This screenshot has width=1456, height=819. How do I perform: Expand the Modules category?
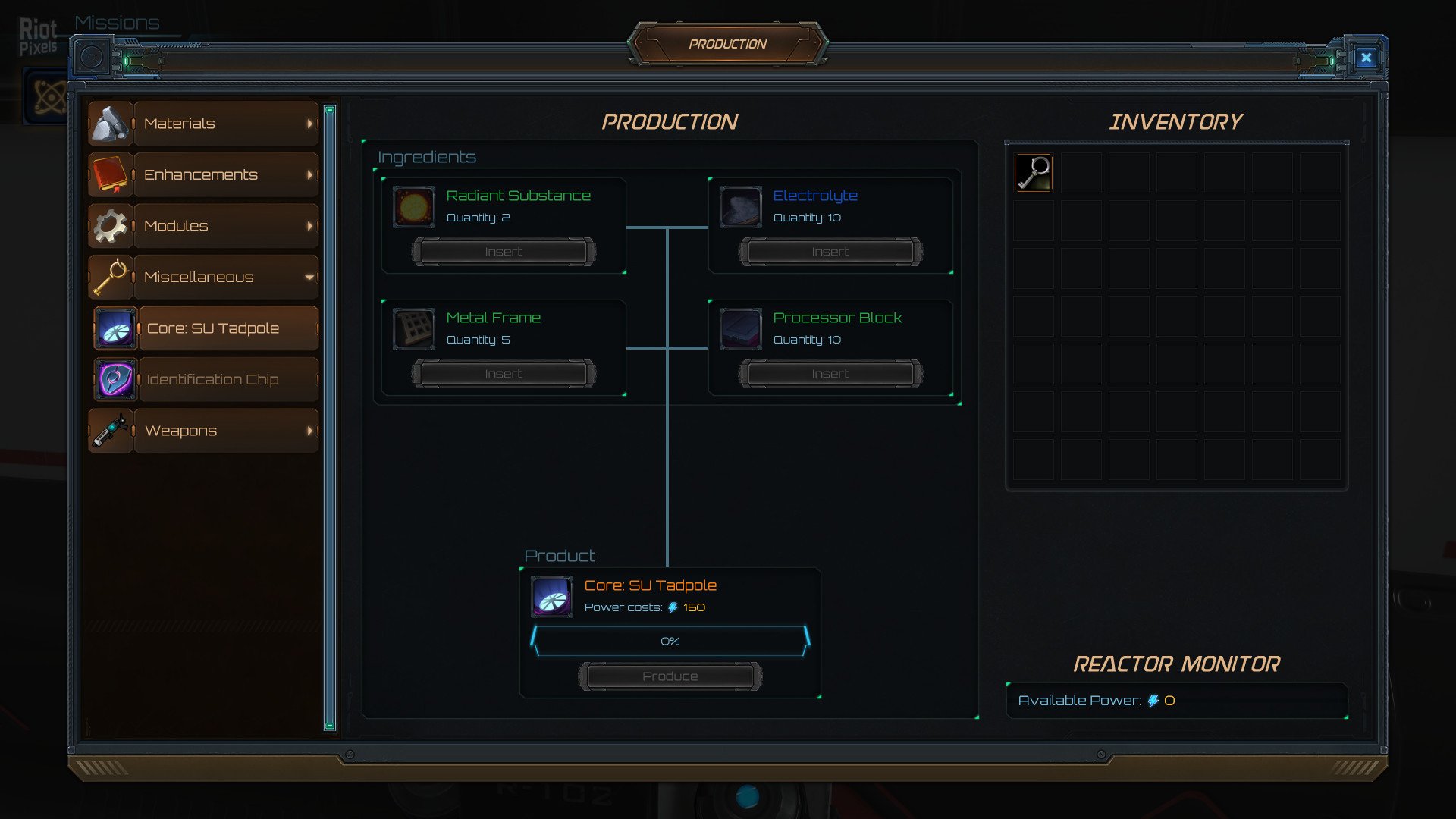(202, 226)
